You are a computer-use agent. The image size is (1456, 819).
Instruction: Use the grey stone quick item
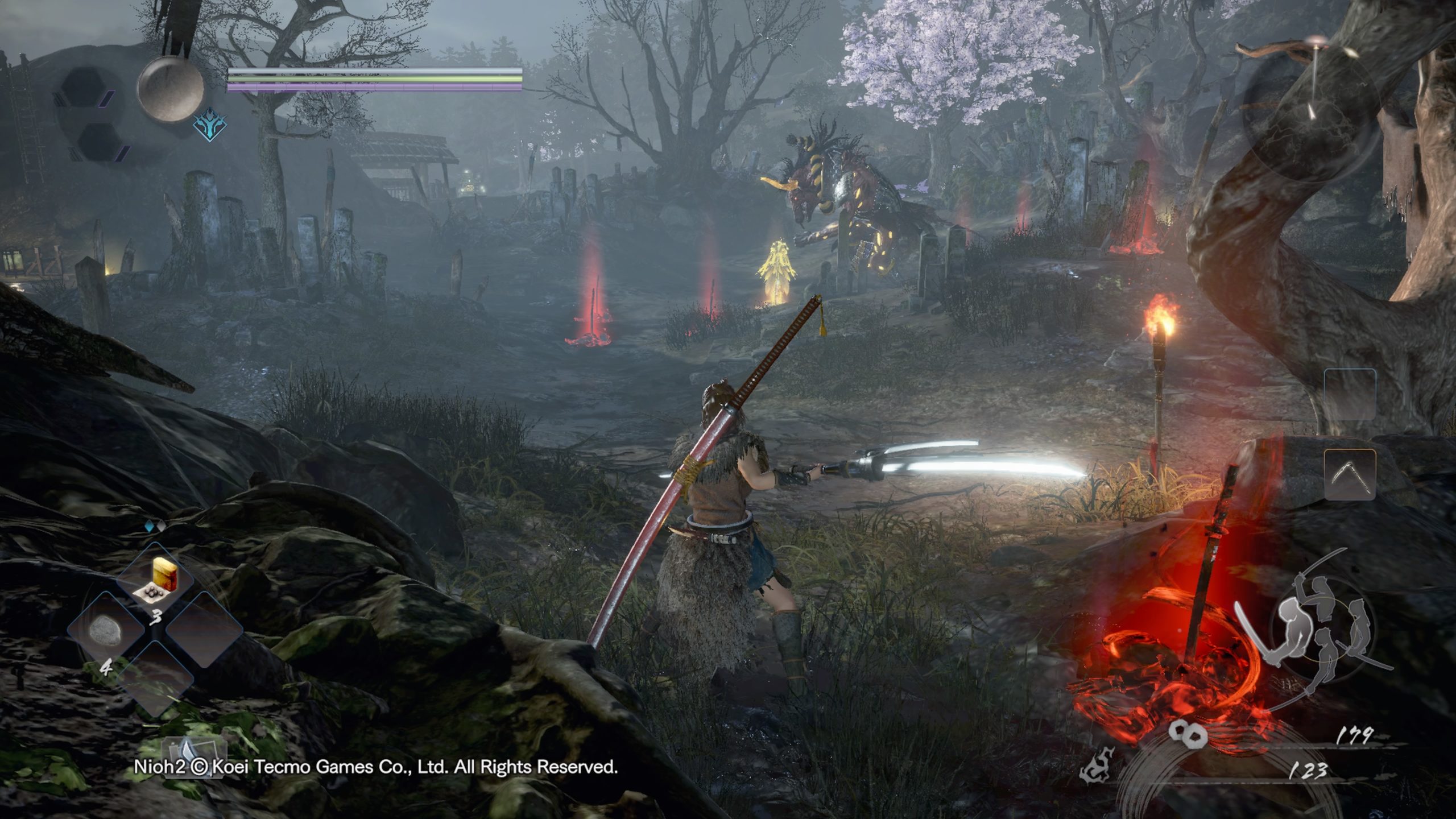106,631
